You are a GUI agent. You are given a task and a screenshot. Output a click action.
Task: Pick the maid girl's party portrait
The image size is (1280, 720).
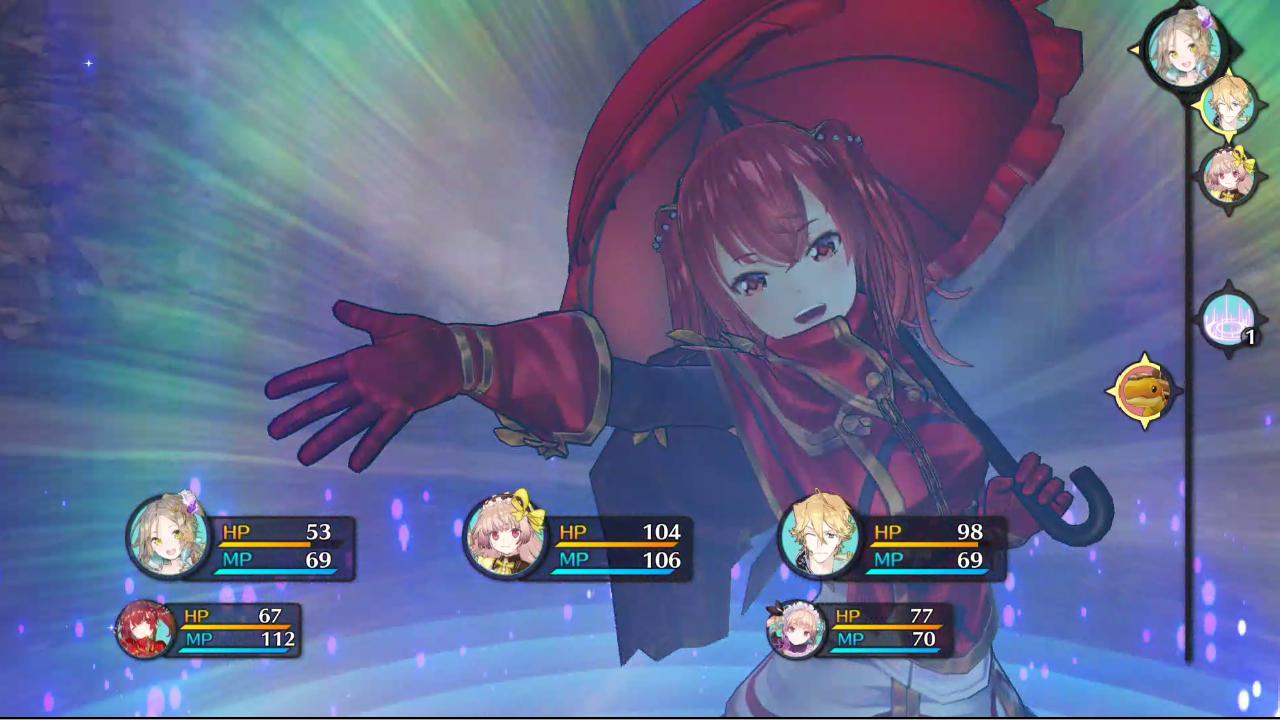point(796,629)
